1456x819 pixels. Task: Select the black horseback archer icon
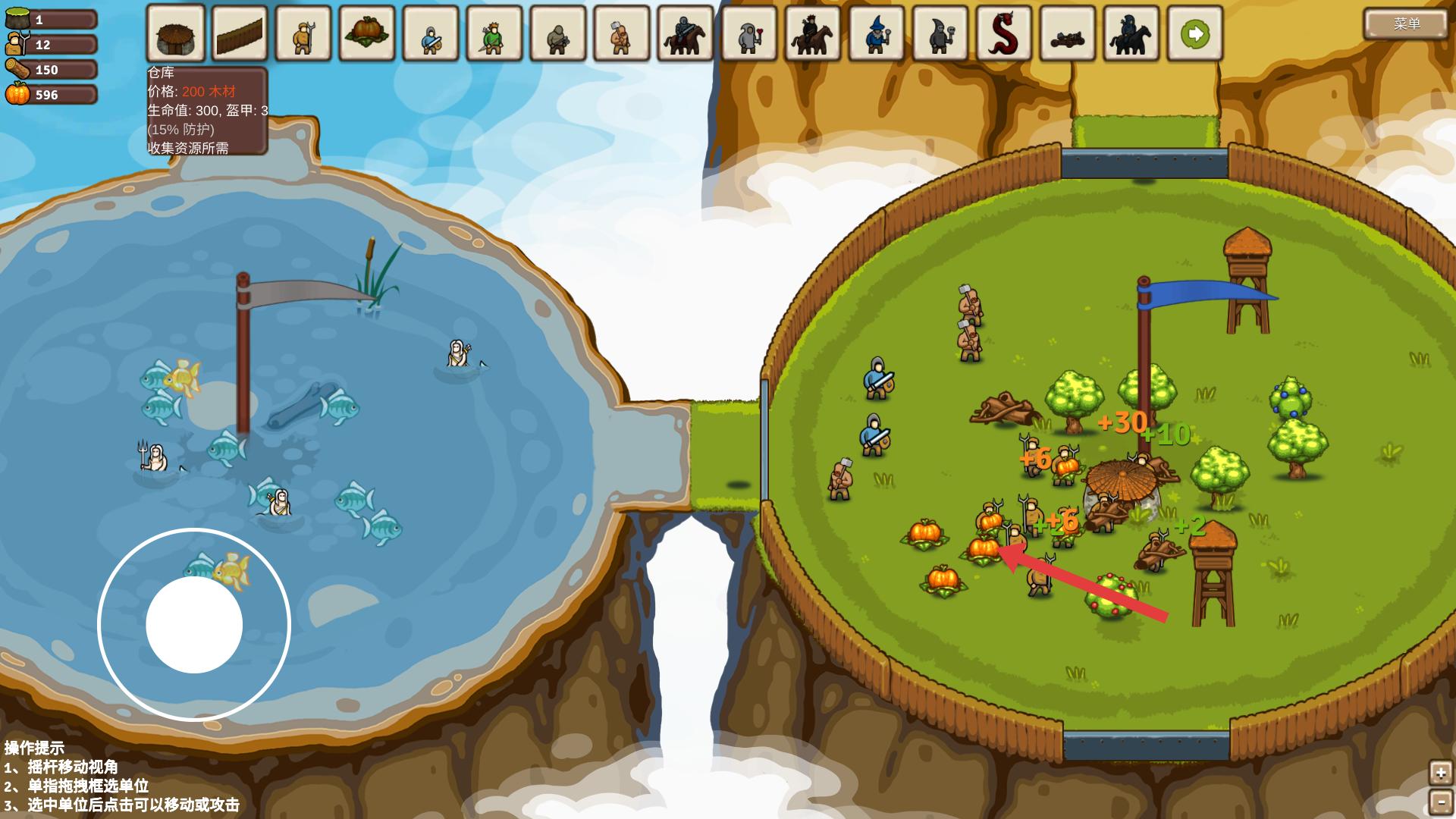pyautogui.click(x=813, y=34)
